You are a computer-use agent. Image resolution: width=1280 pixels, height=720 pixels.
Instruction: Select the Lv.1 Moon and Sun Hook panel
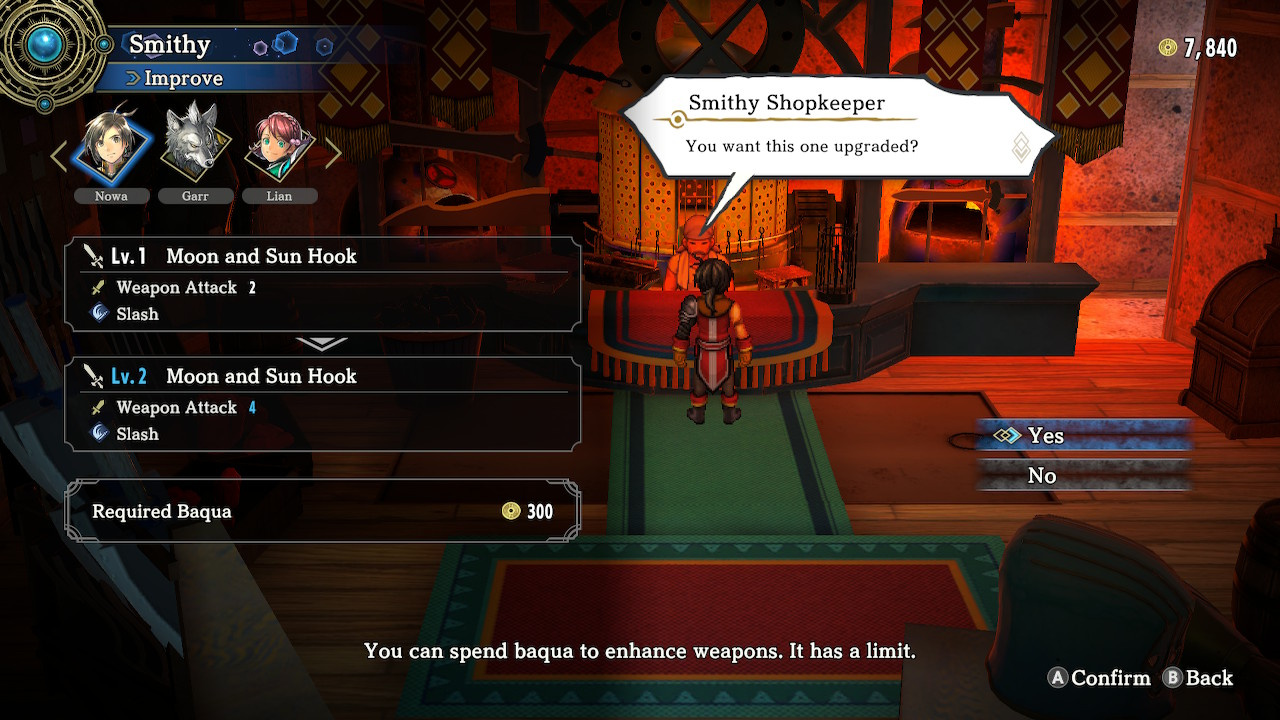tap(322, 284)
